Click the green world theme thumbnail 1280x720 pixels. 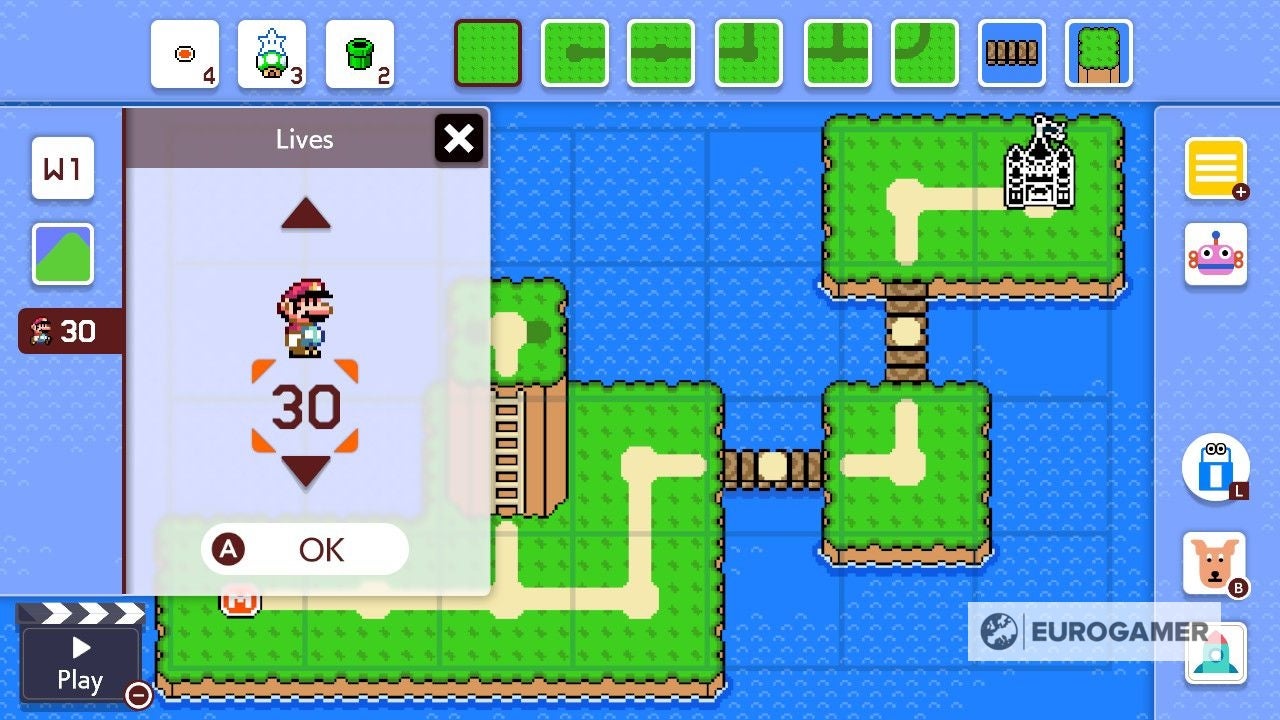coord(62,255)
